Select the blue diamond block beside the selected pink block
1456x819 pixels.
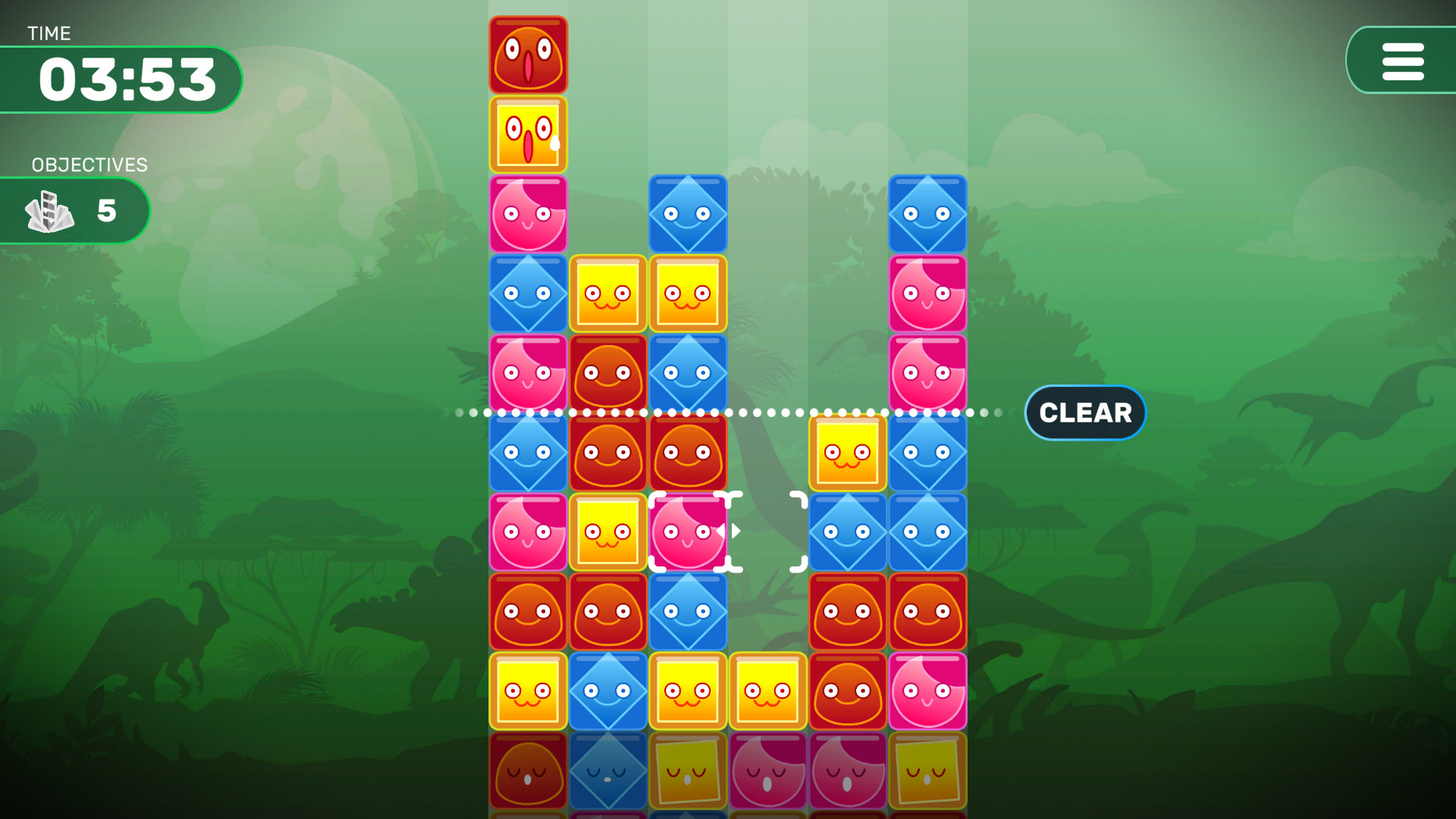click(847, 532)
